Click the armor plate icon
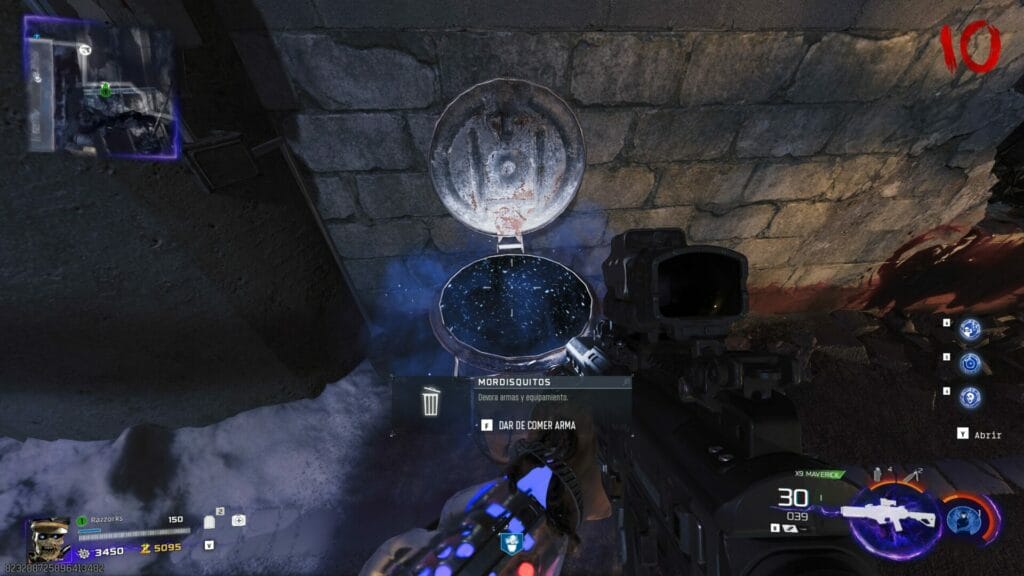The height and width of the screenshot is (576, 1024). coord(210,521)
